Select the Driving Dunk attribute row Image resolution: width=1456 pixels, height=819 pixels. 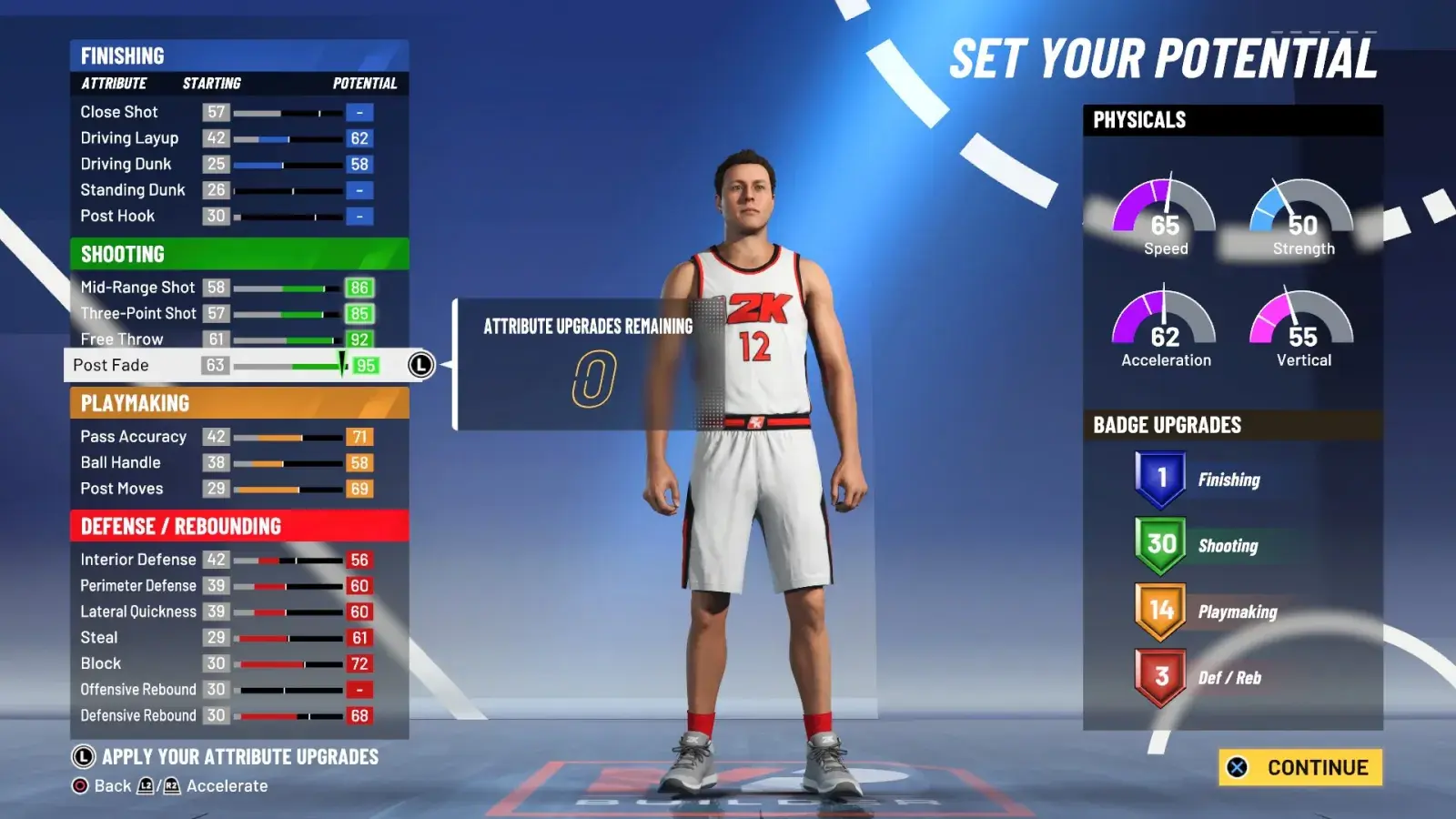[126, 164]
